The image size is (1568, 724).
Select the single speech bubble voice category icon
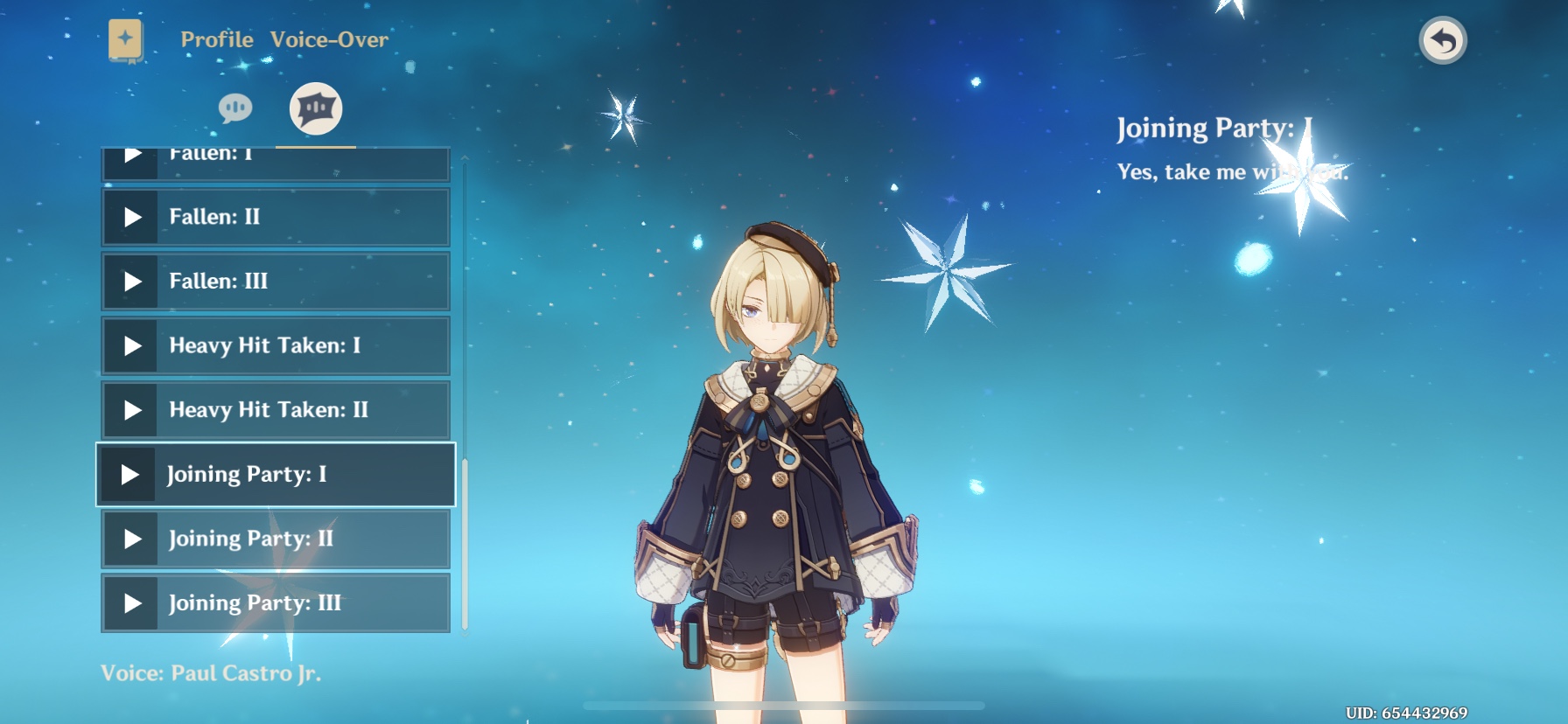(234, 108)
